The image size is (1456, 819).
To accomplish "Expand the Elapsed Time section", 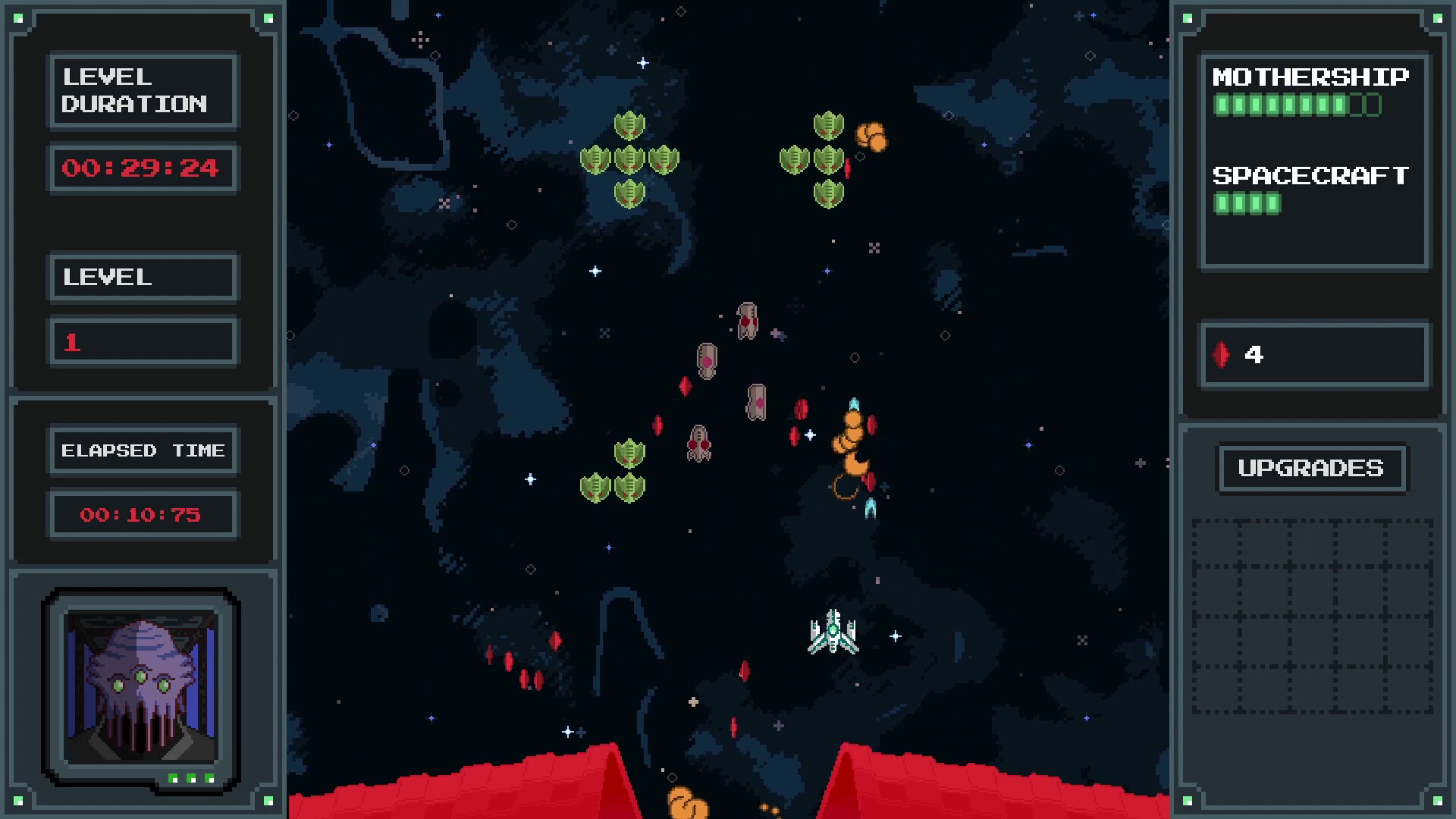I will tap(143, 450).
